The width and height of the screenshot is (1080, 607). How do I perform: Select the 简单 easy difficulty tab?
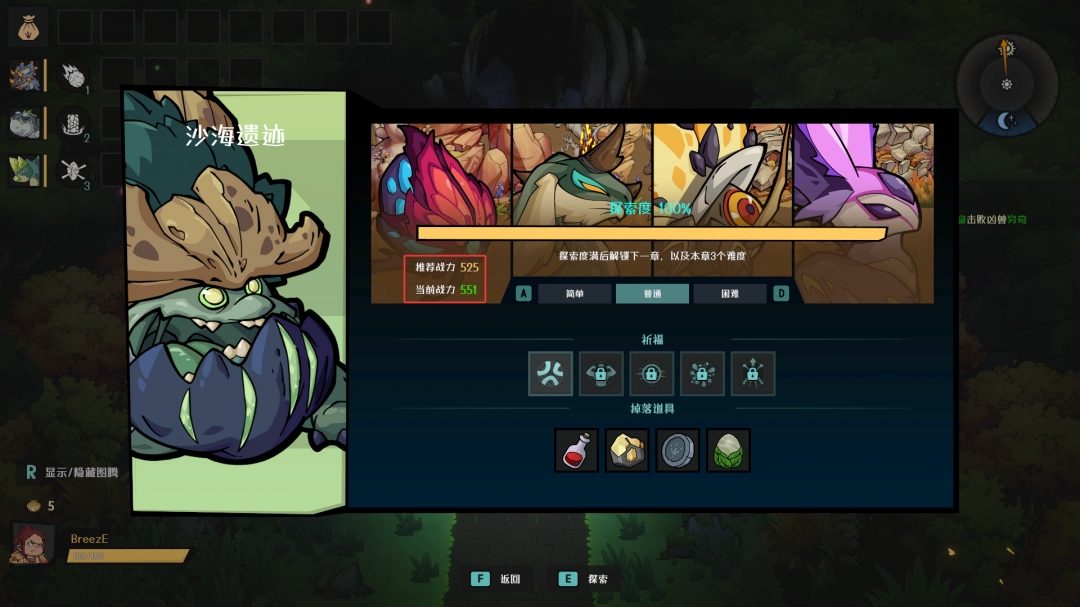574,294
